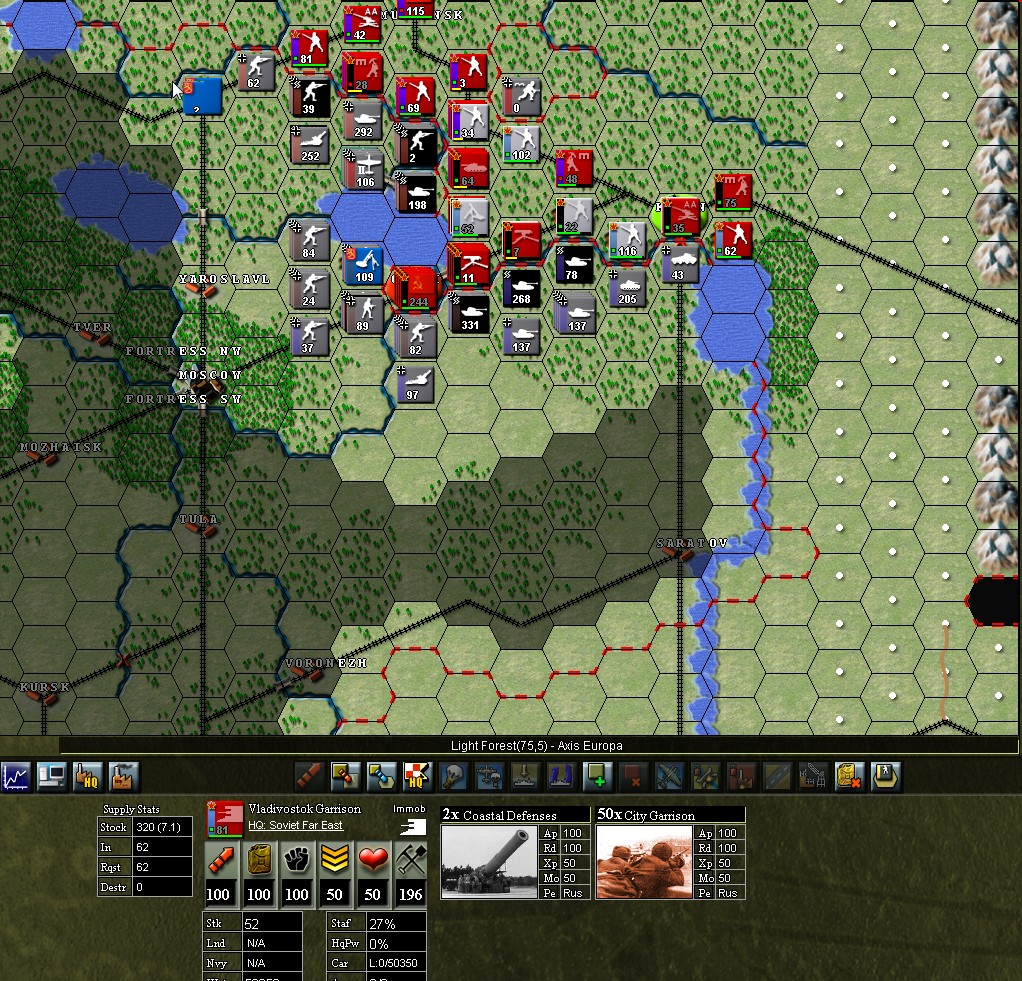The width and height of the screenshot is (1022, 981).
Task: Open the statistics graph panel
Action: pyautogui.click(x=16, y=776)
